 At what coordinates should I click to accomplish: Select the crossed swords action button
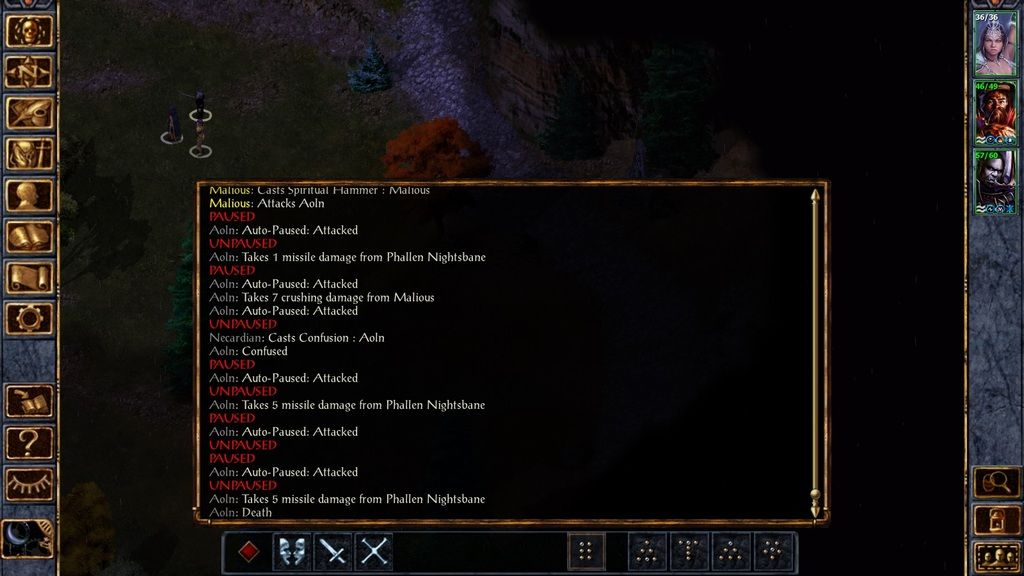pos(374,552)
